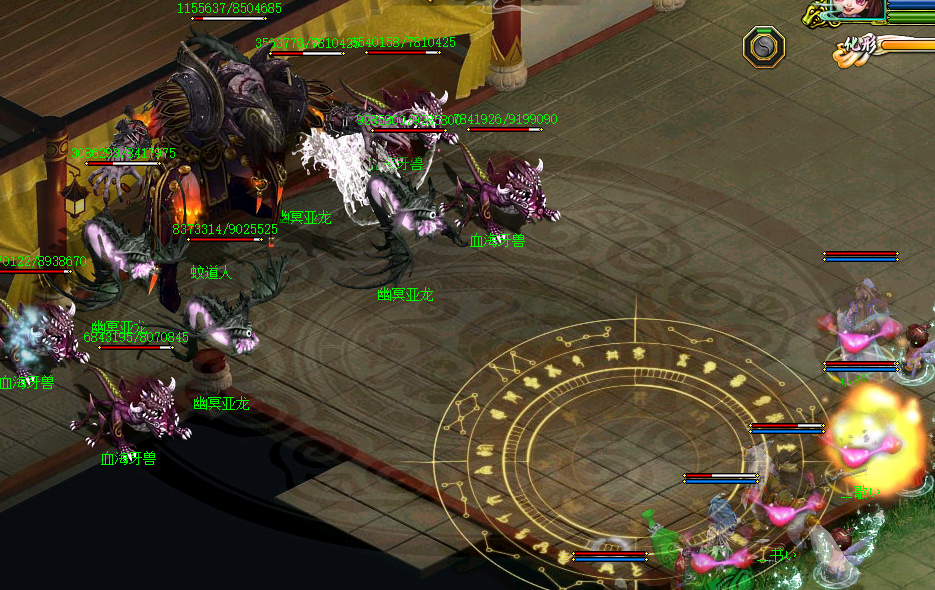This screenshot has width=935, height=590.
Task: Activate the 化形 transformation emblem
Action: pos(859,48)
